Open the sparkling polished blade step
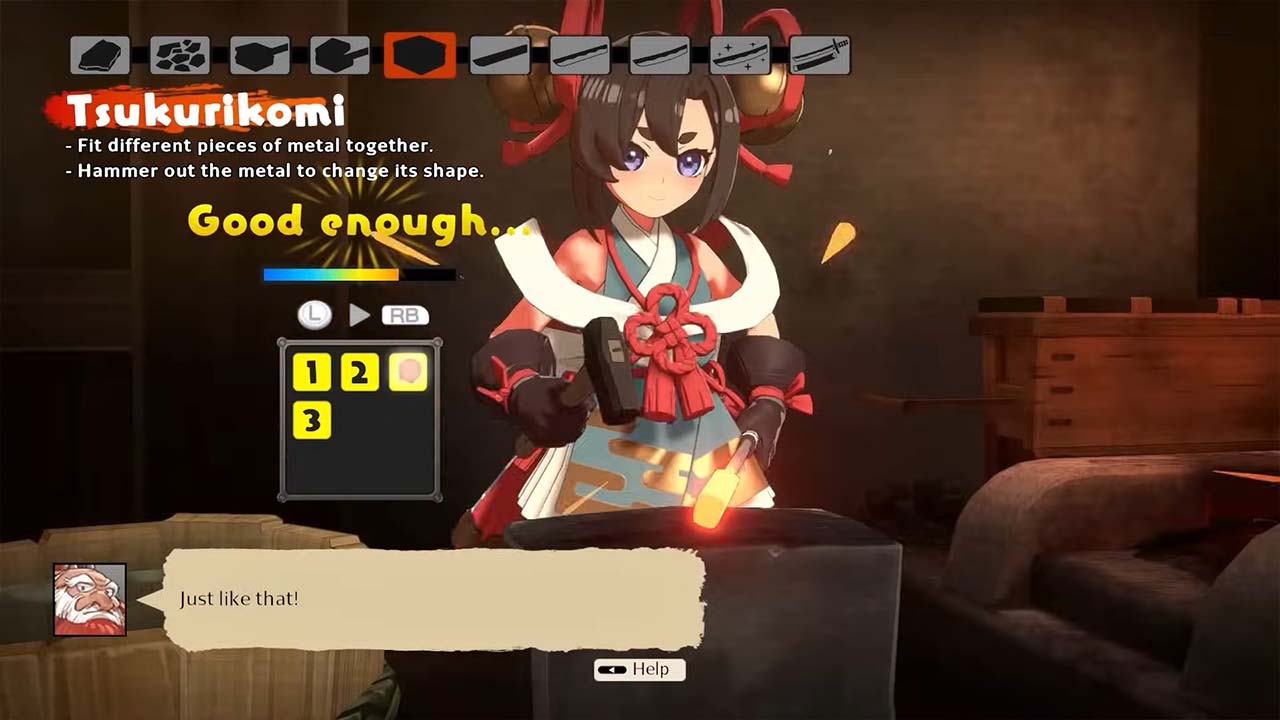1280x720 pixels. (740, 55)
